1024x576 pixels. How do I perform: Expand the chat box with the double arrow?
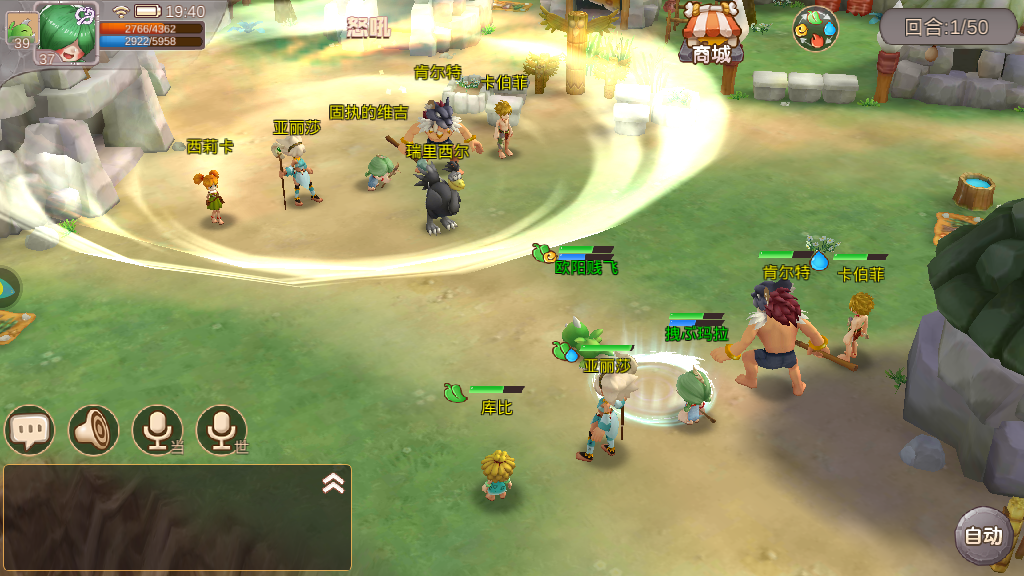click(333, 484)
